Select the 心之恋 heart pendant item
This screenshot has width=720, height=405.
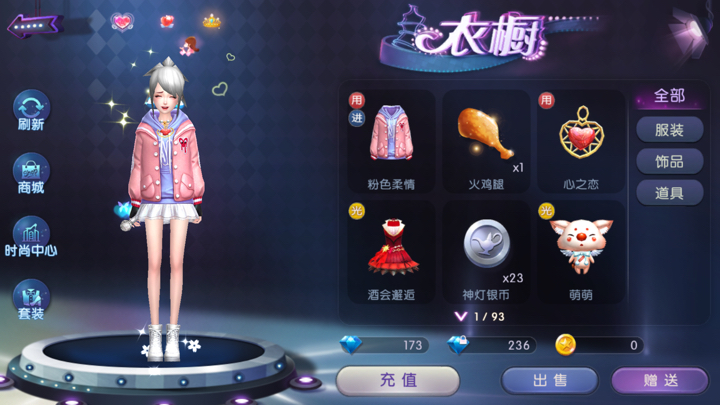point(581,139)
